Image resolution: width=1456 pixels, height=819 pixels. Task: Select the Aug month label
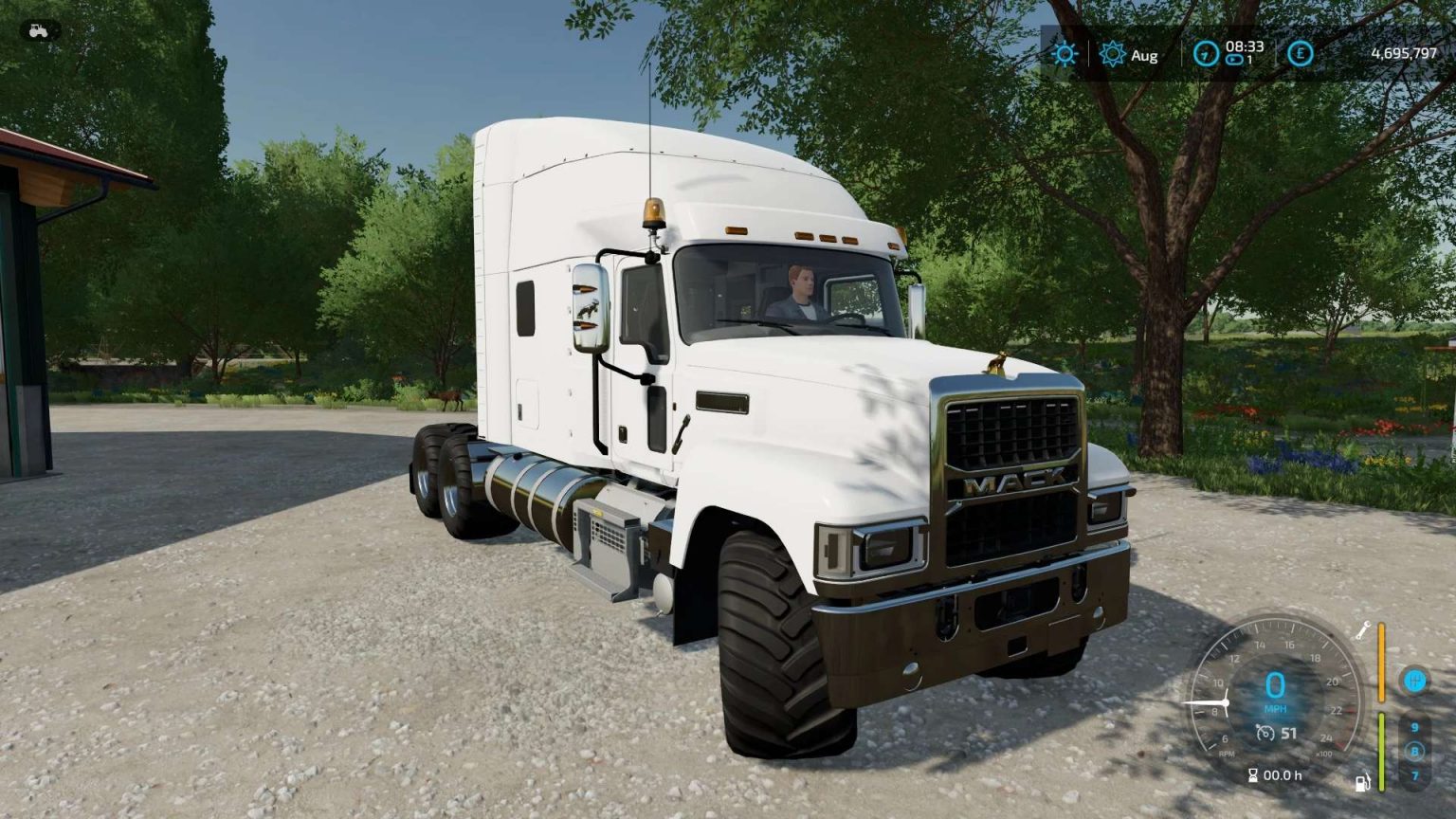click(1145, 57)
